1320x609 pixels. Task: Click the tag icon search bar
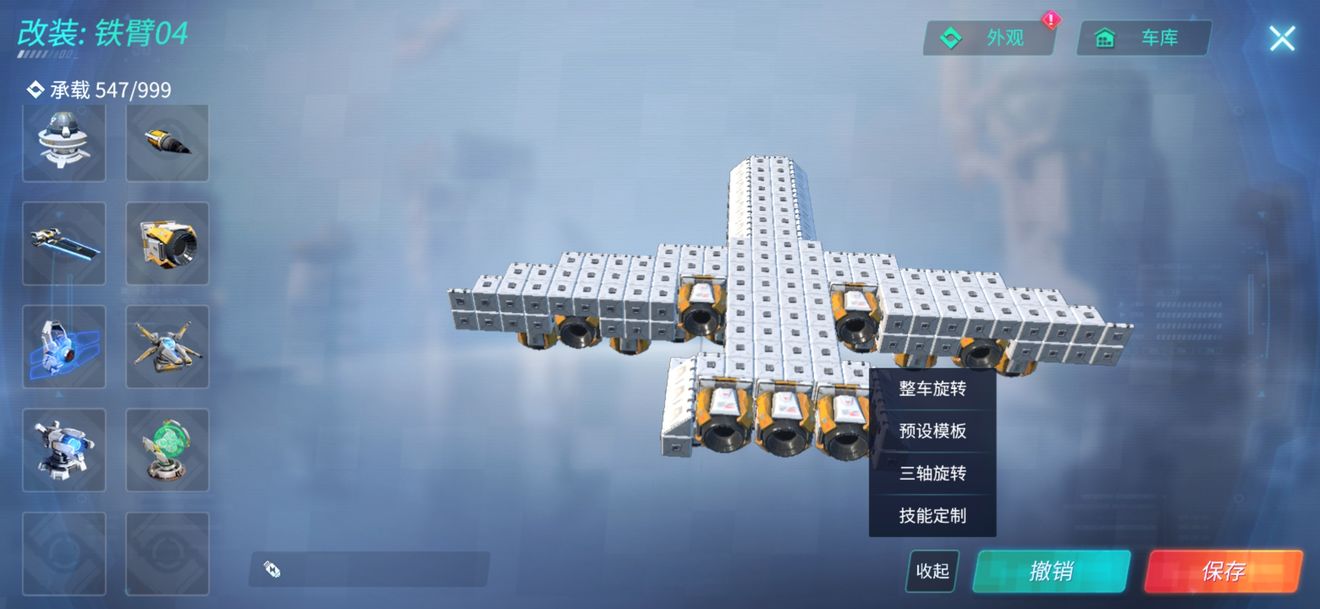tap(369, 569)
